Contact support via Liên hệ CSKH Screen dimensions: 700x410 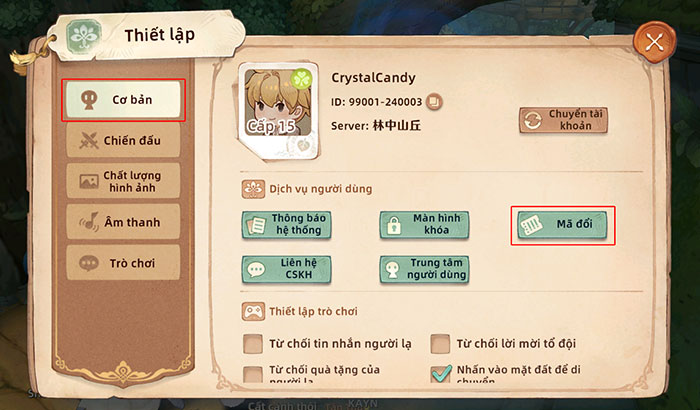pyautogui.click(x=286, y=268)
